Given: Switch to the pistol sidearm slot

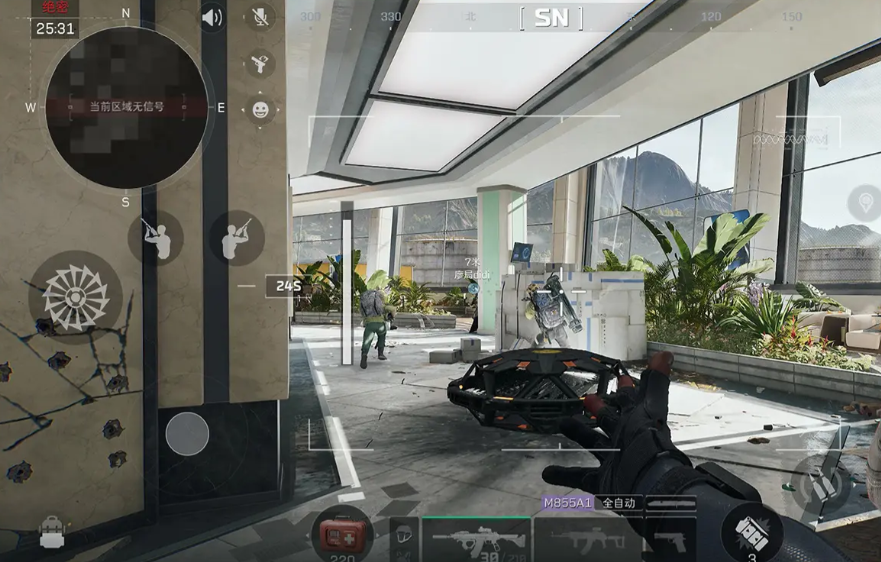Looking at the screenshot, I should (669, 540).
